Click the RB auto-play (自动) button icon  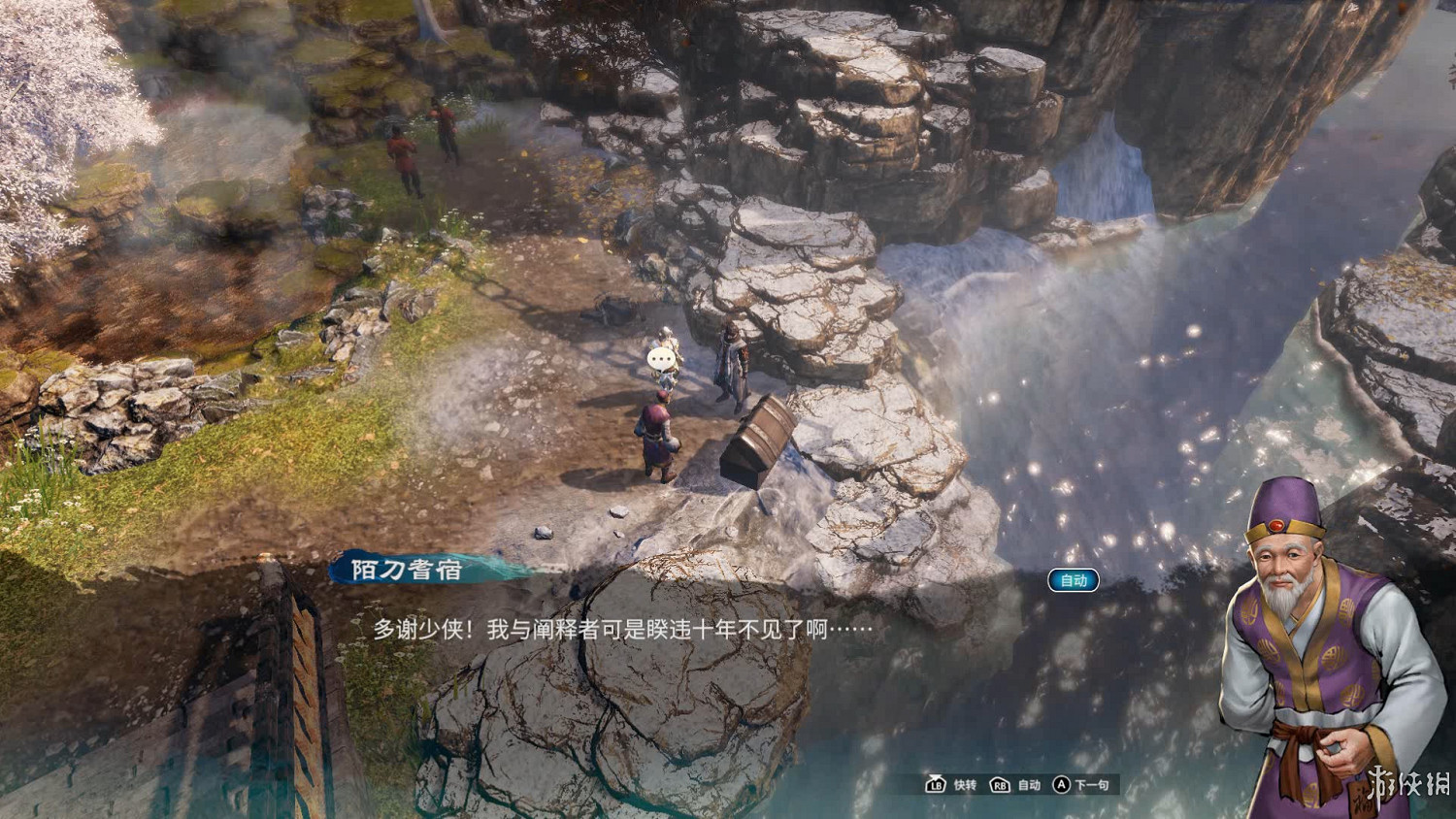pos(998,786)
